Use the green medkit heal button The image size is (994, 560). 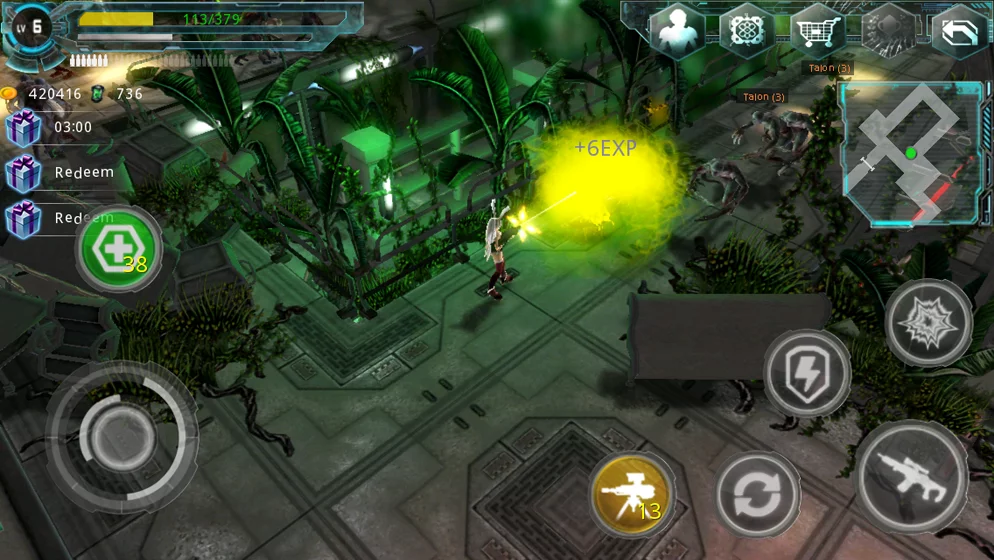120,249
